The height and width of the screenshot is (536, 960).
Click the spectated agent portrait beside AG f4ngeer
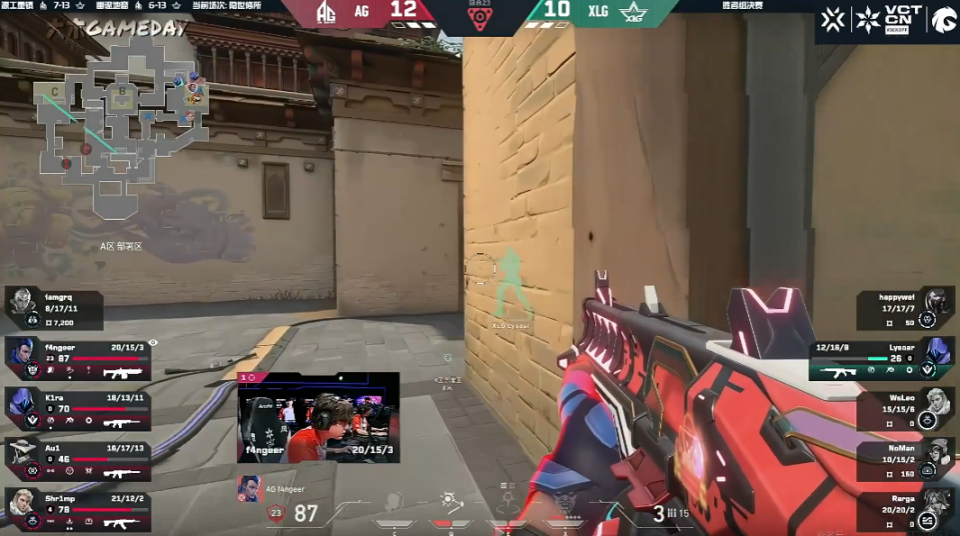(x=247, y=488)
